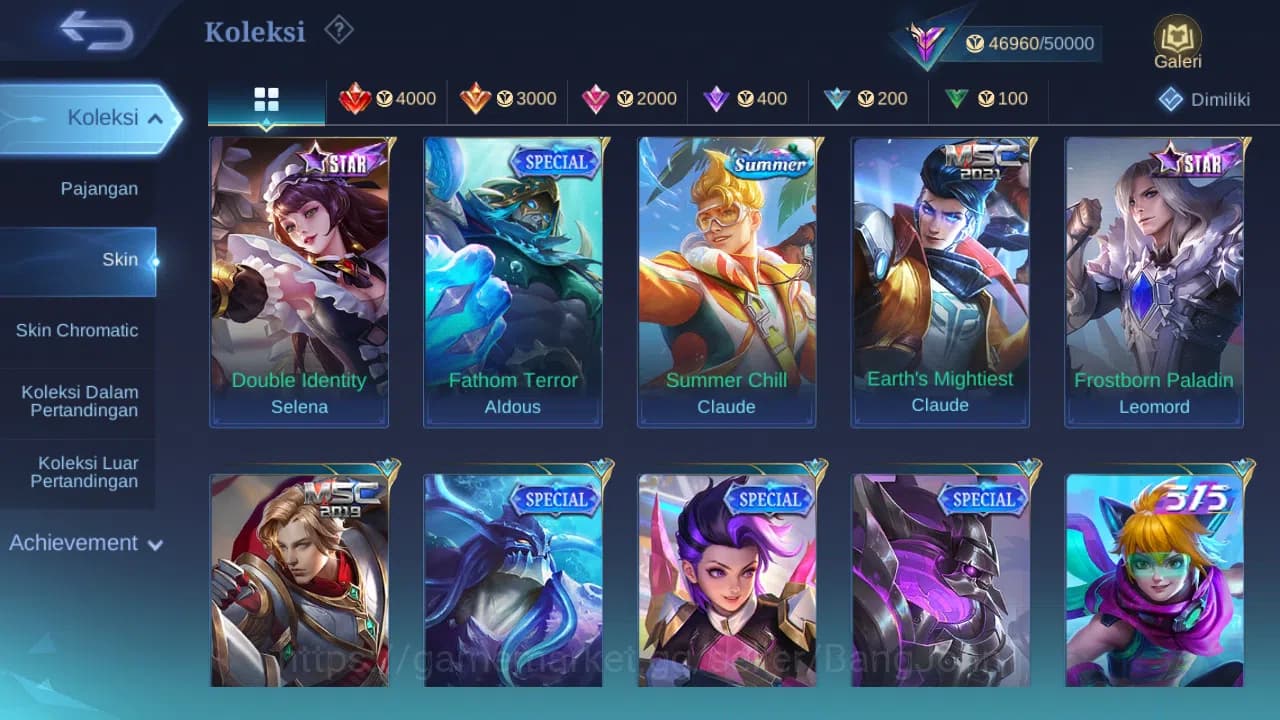This screenshot has width=1280, height=720.
Task: Switch to the Skin Chromatic tab
Action: tap(77, 330)
